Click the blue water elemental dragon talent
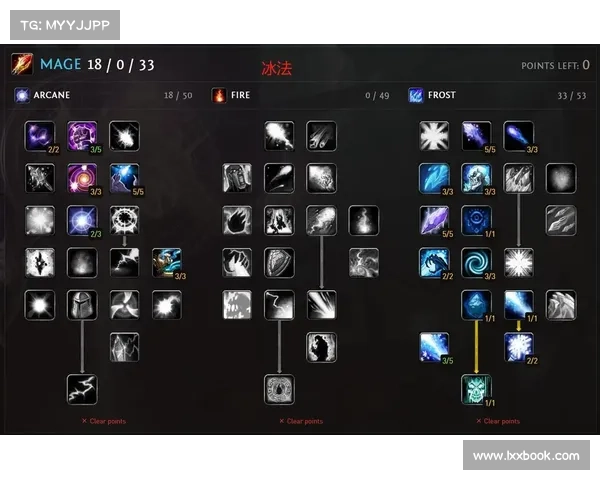600x480 pixels. (x=434, y=262)
